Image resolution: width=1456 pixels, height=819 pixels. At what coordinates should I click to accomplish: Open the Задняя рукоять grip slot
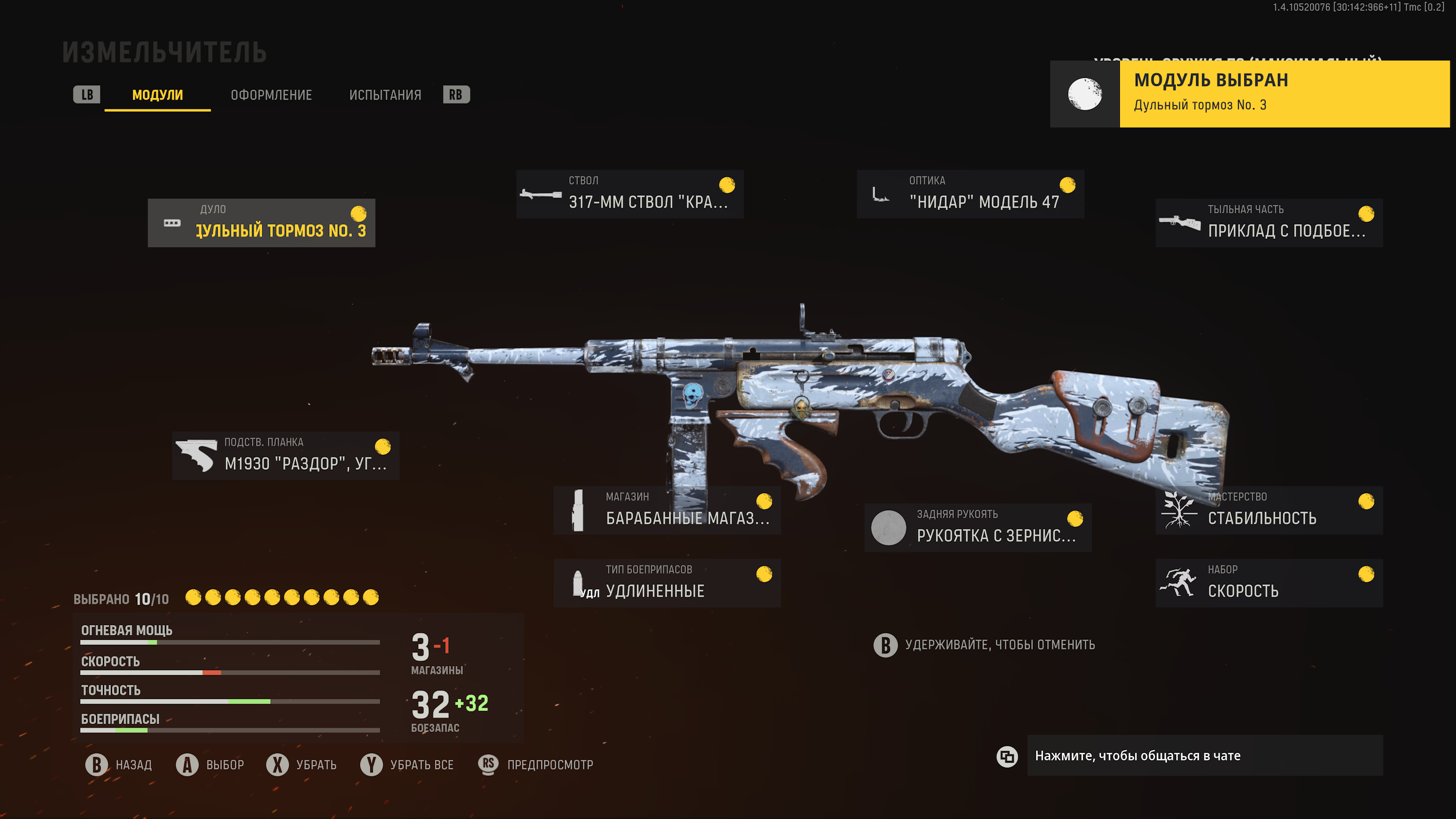[x=978, y=528]
